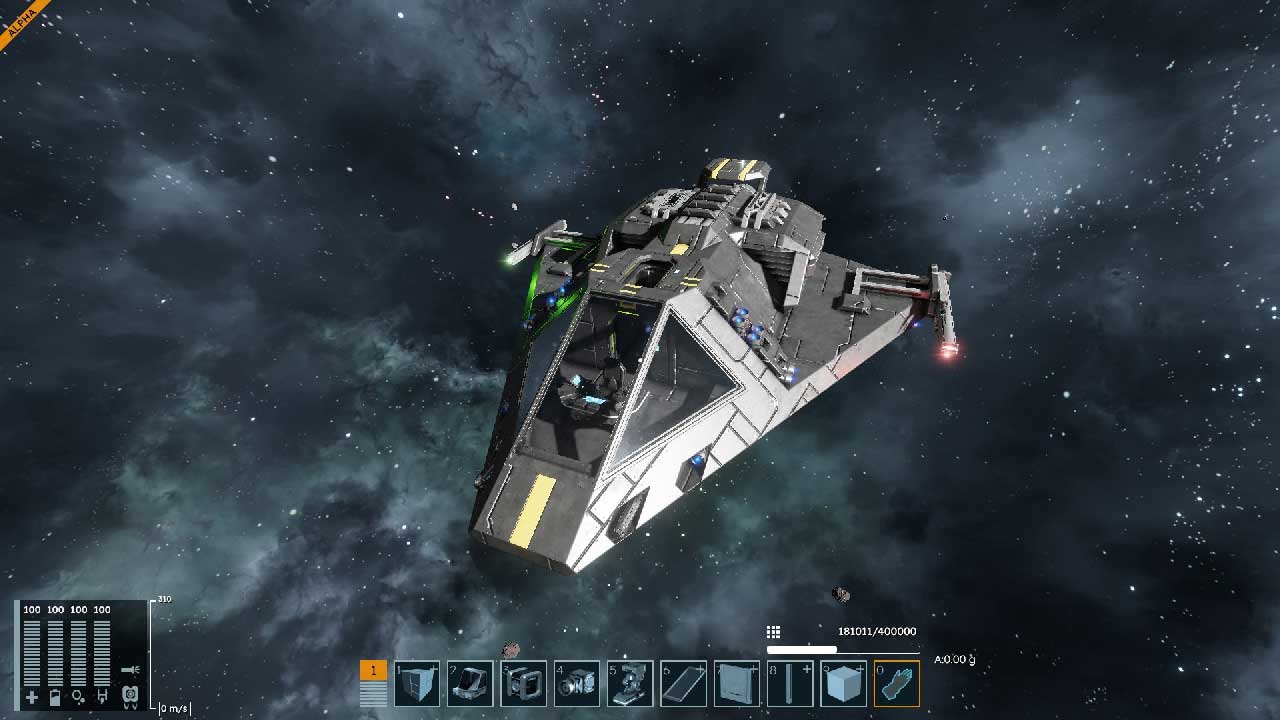Viewport: 1280px width, 720px height.
Task: Open the grid icon above the block counter
Action: tap(773, 632)
